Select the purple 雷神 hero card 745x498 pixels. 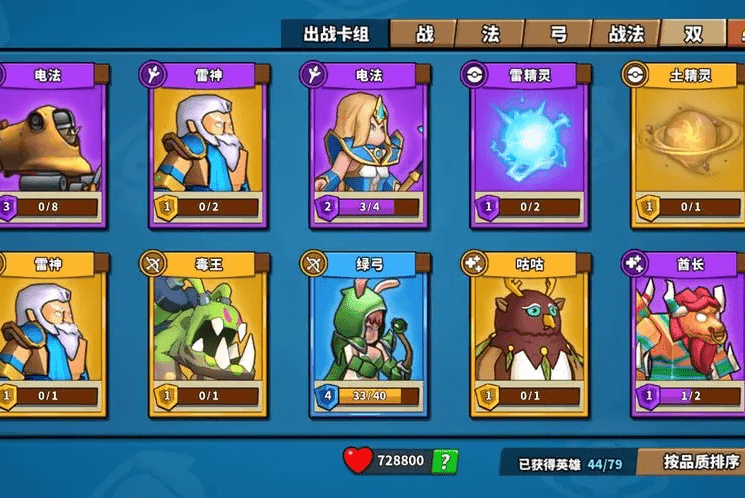point(208,145)
